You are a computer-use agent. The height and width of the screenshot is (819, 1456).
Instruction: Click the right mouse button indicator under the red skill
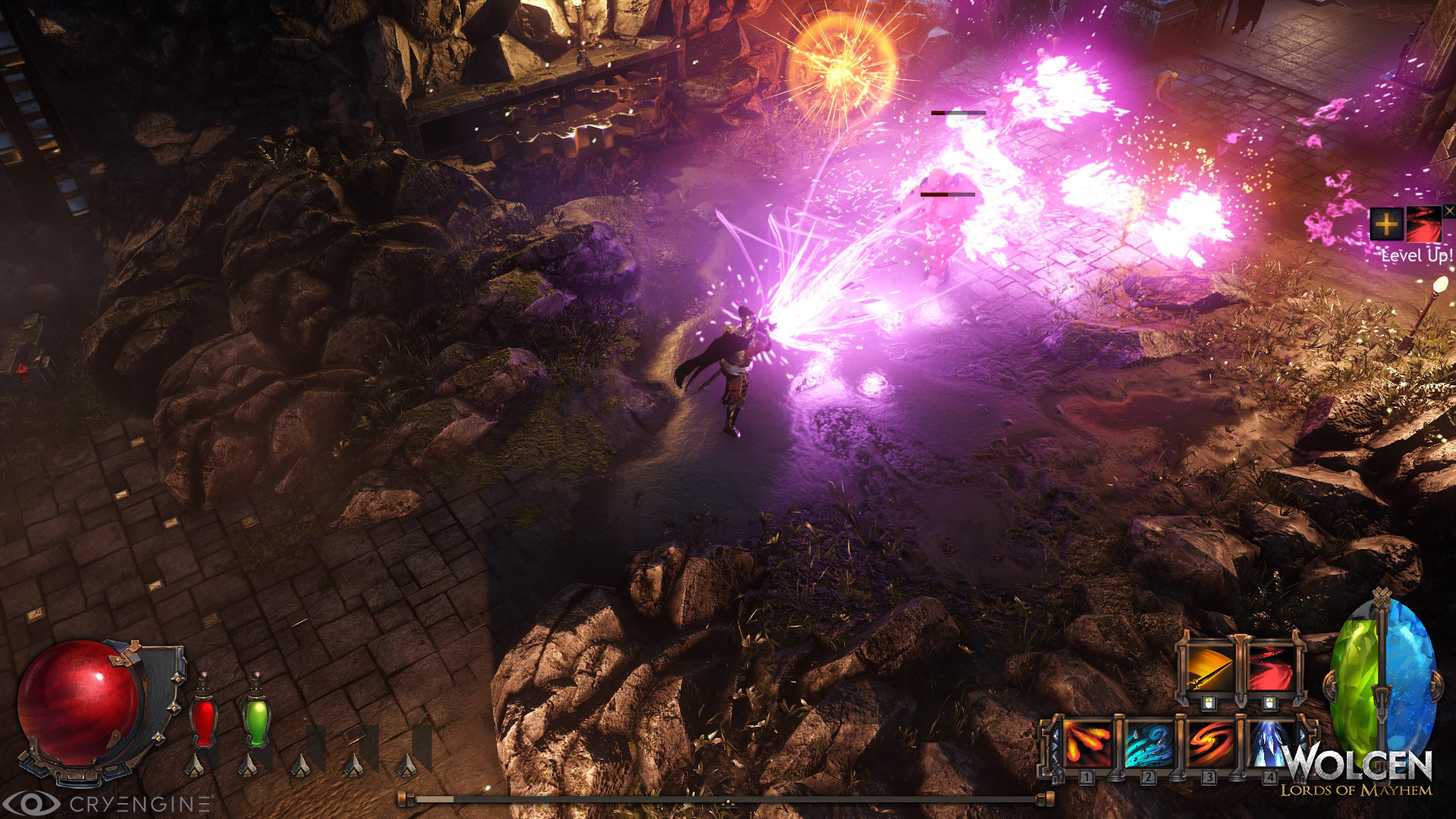(x=1270, y=703)
